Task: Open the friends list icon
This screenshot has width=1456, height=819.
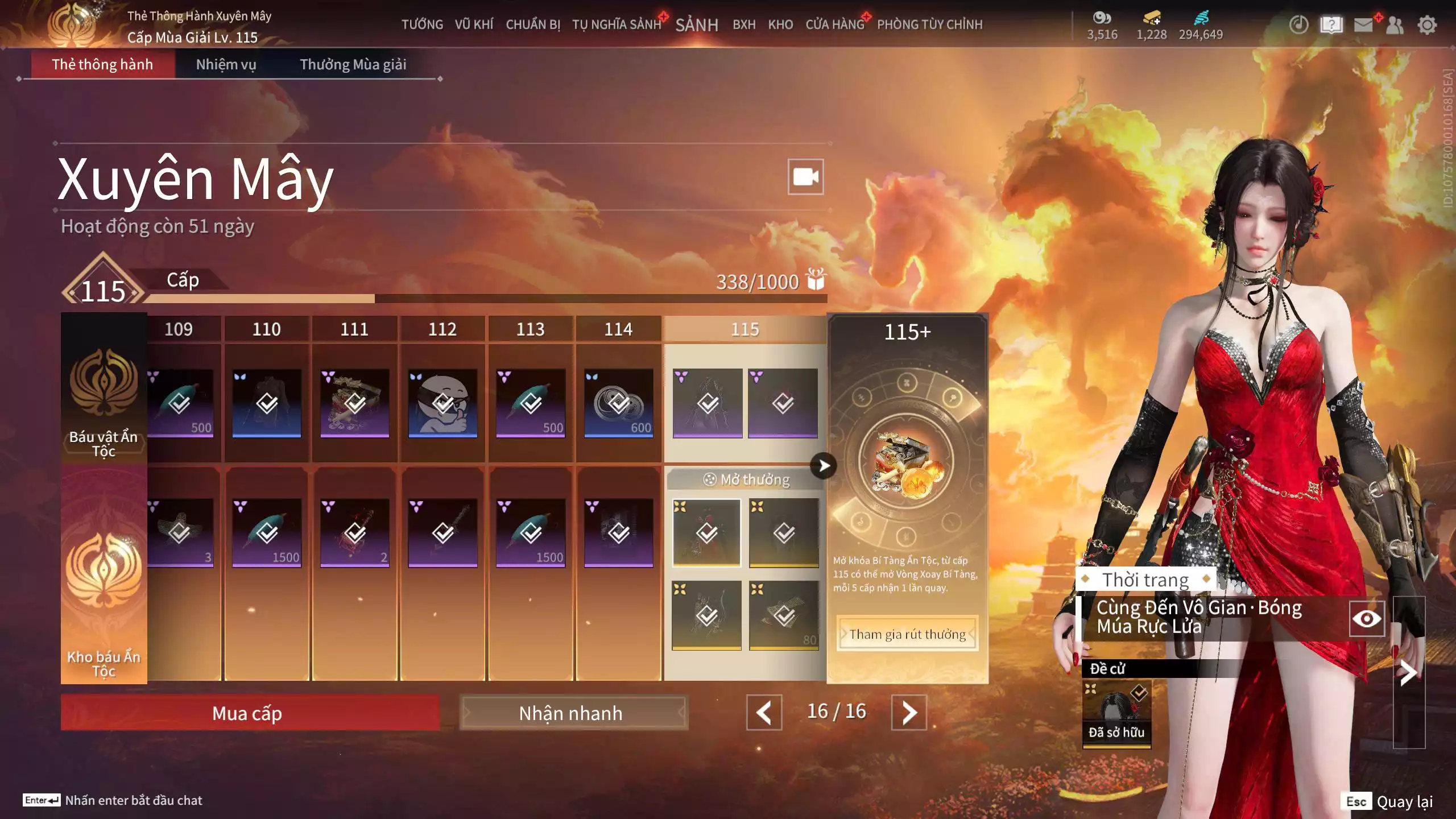Action: (1395, 25)
